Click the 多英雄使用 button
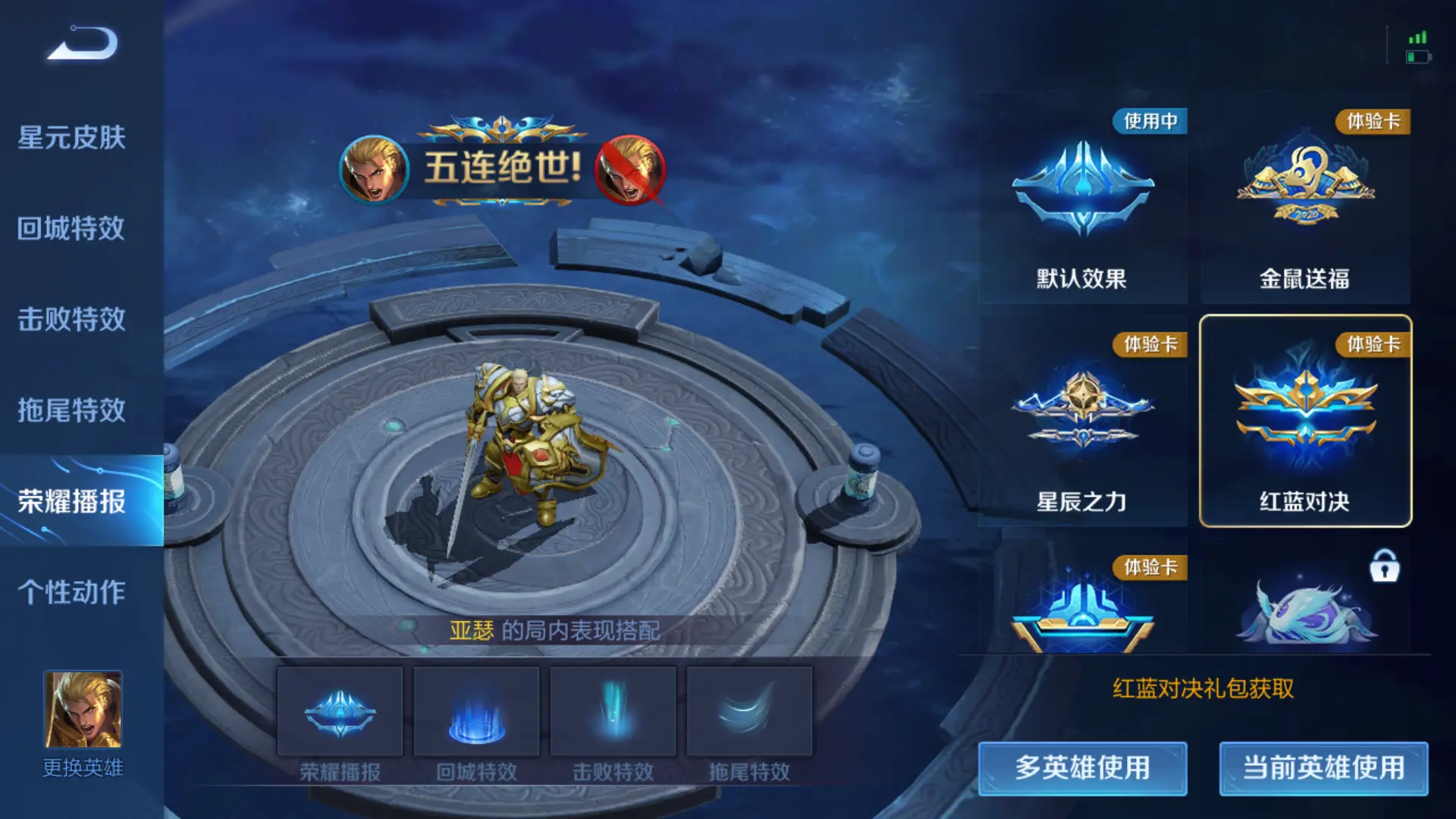The height and width of the screenshot is (819, 1456). click(1082, 768)
